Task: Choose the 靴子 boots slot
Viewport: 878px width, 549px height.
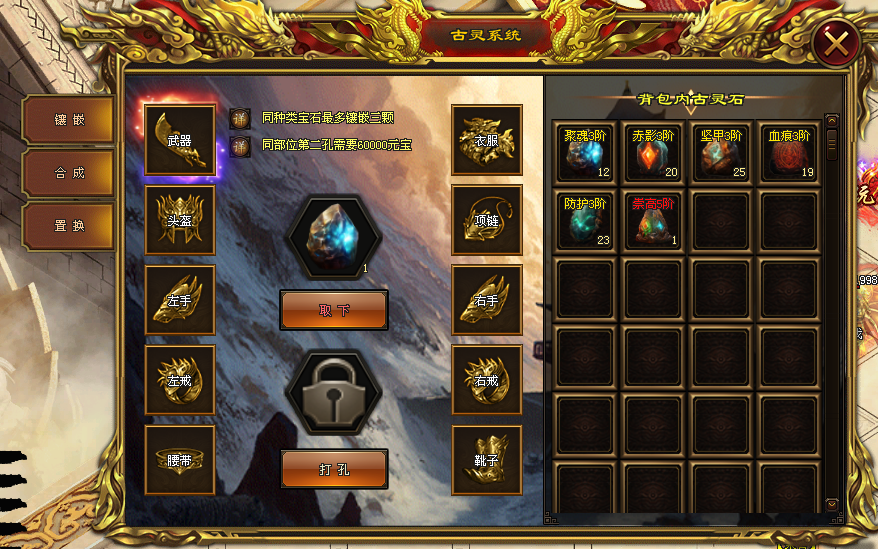Action: coord(487,460)
